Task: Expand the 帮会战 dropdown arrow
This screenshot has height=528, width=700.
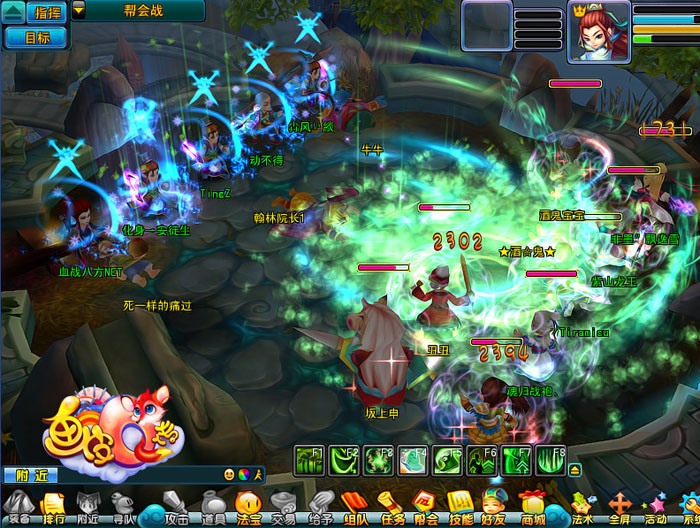Action: pyautogui.click(x=79, y=11)
